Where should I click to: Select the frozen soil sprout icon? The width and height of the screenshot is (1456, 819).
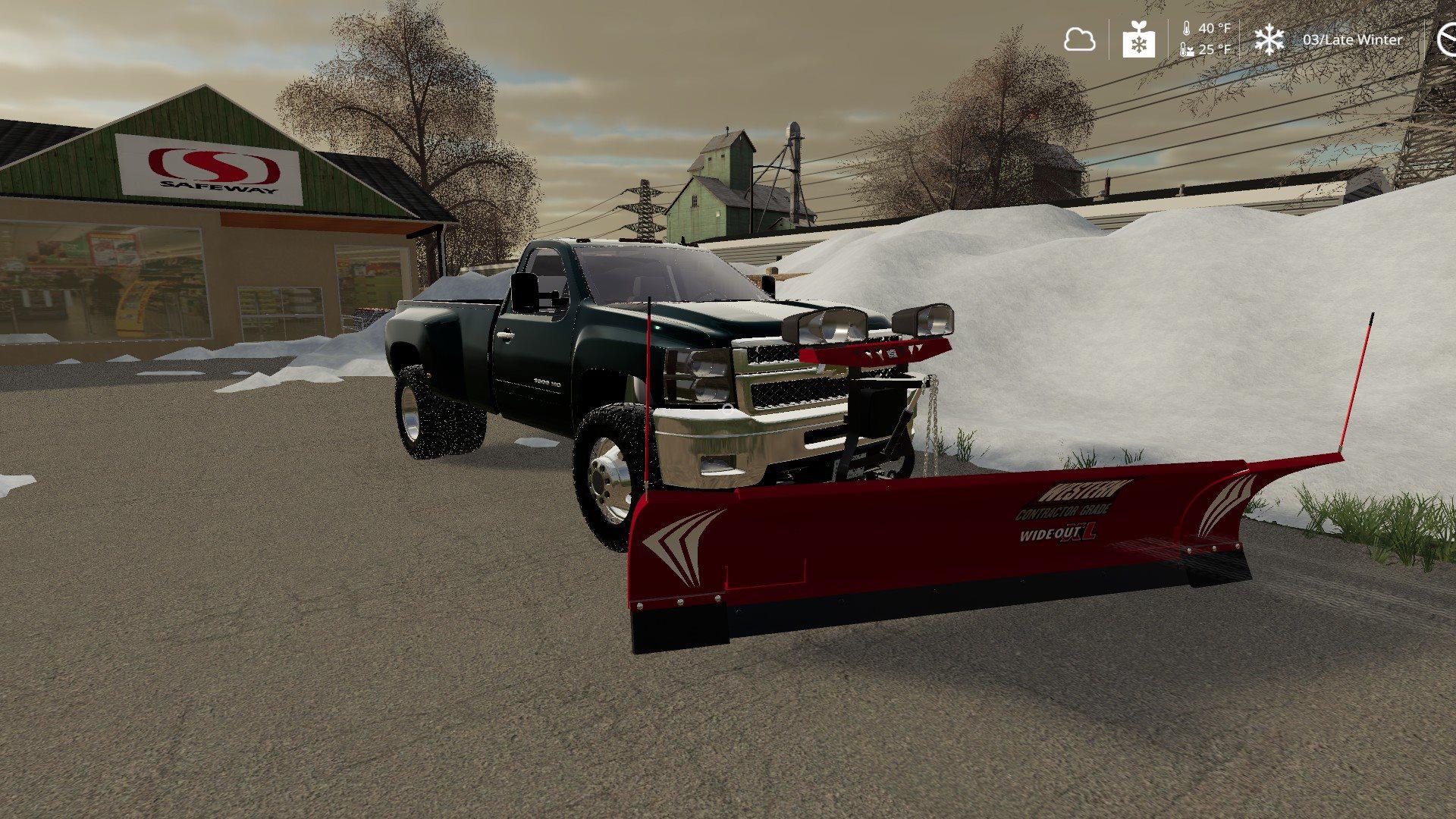point(1138,39)
